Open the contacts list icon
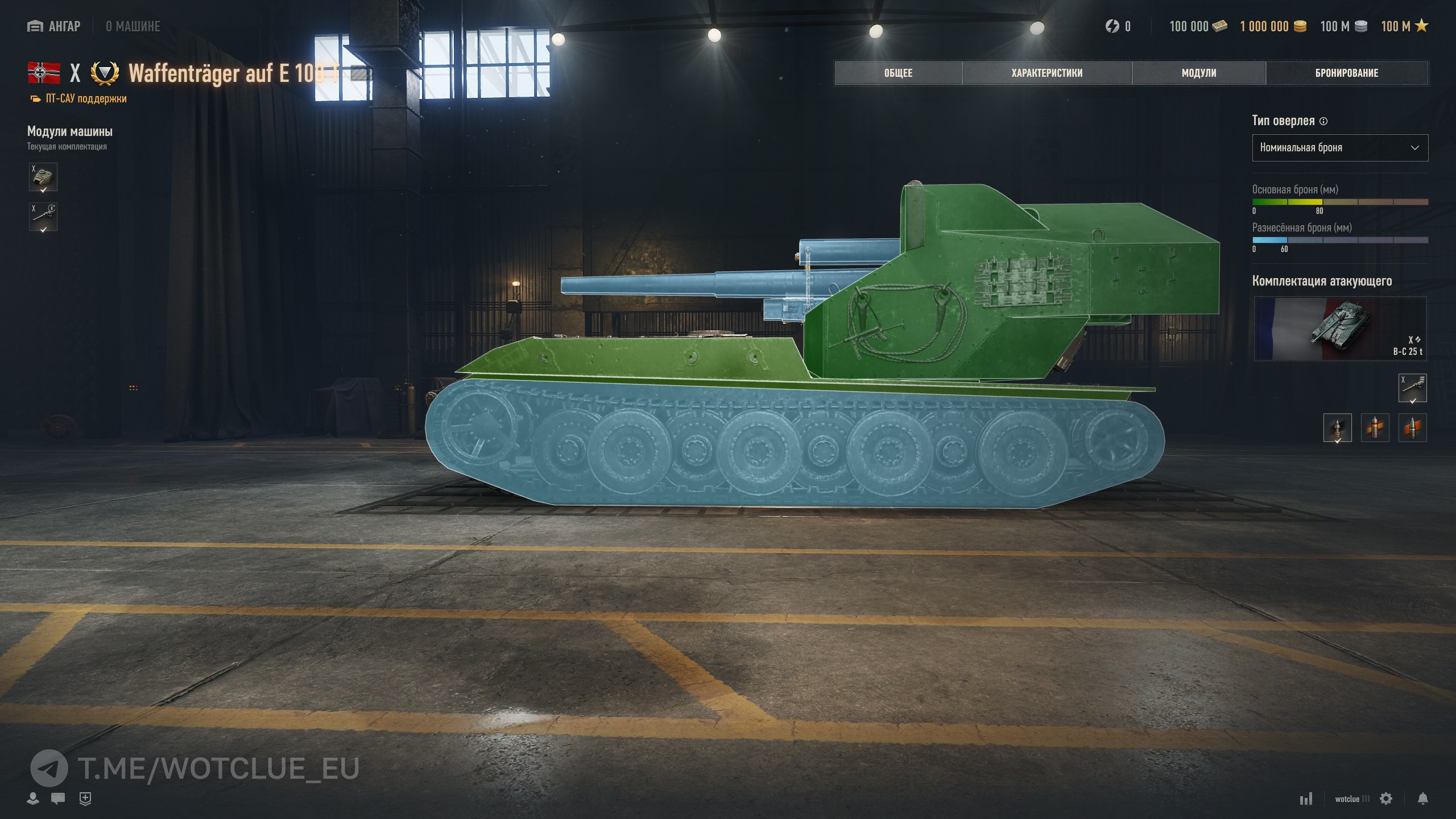The width and height of the screenshot is (1456, 819). coord(33,799)
